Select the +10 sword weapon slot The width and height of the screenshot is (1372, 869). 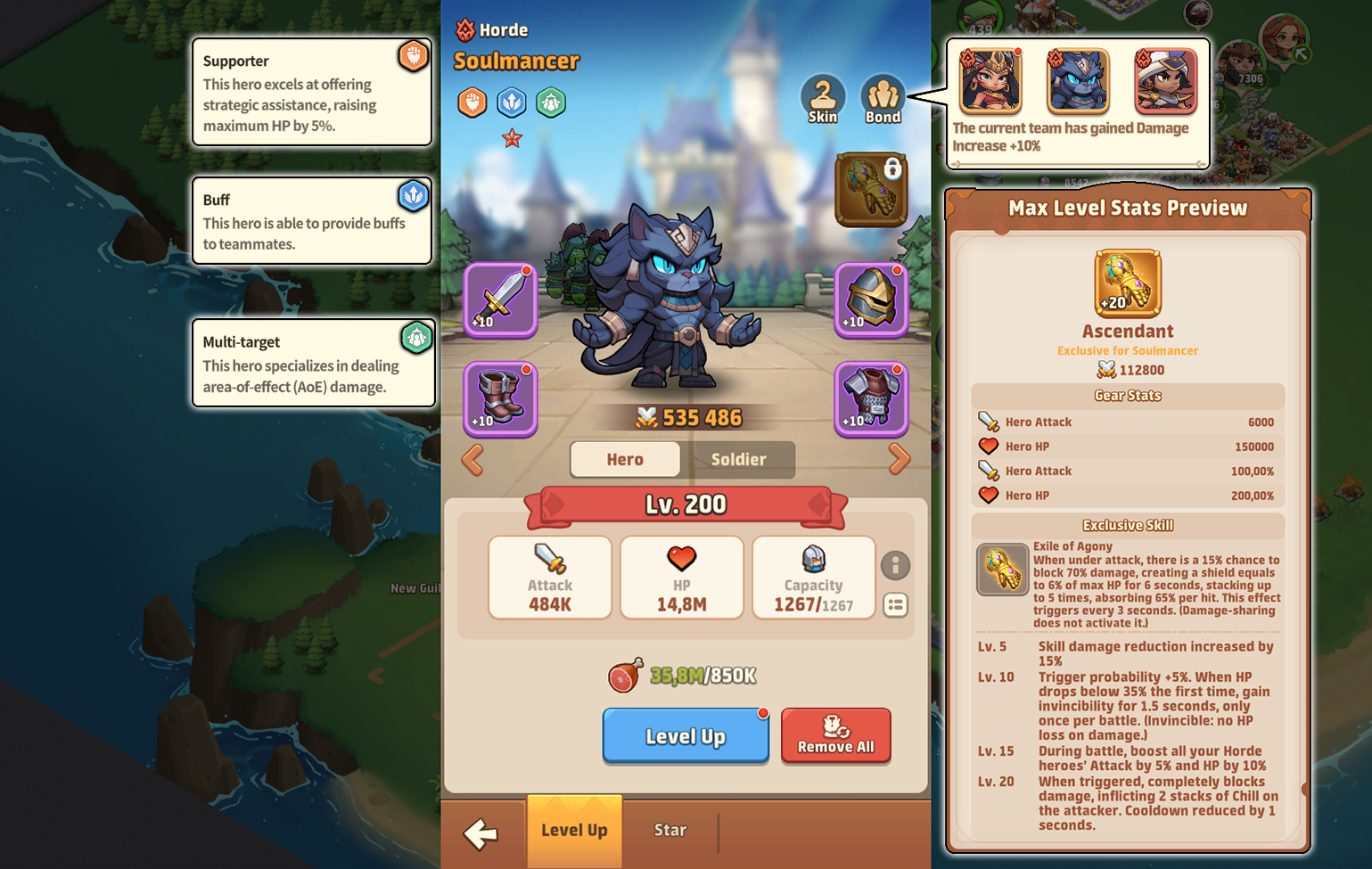pos(499,299)
